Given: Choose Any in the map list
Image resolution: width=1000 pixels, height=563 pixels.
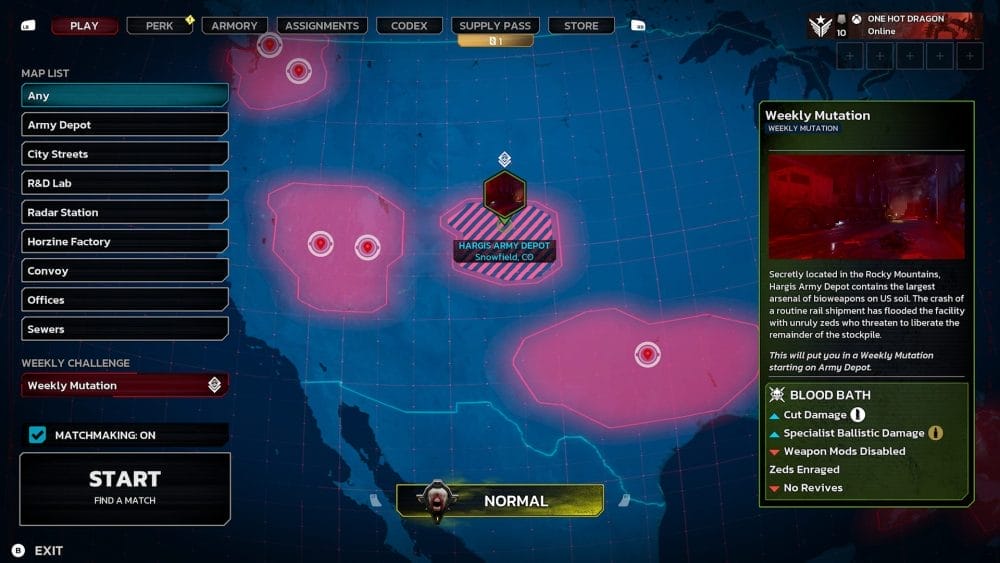Looking at the screenshot, I should (125, 96).
